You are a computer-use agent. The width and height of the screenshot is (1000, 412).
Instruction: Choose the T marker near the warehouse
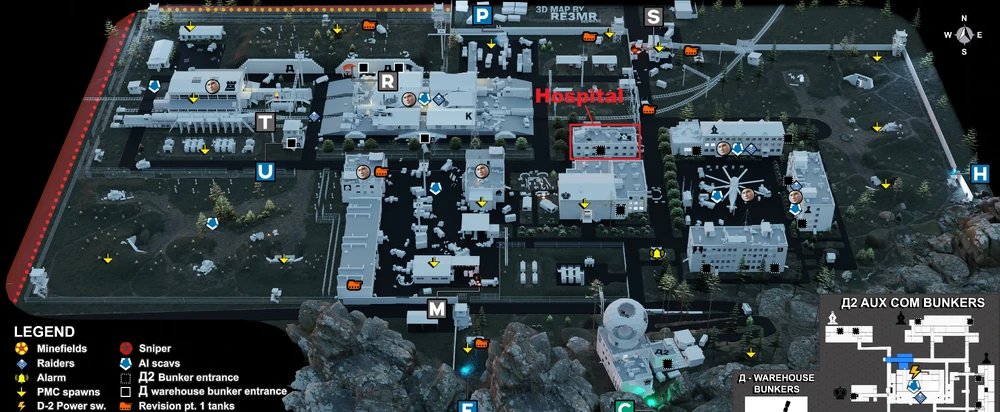(265, 122)
